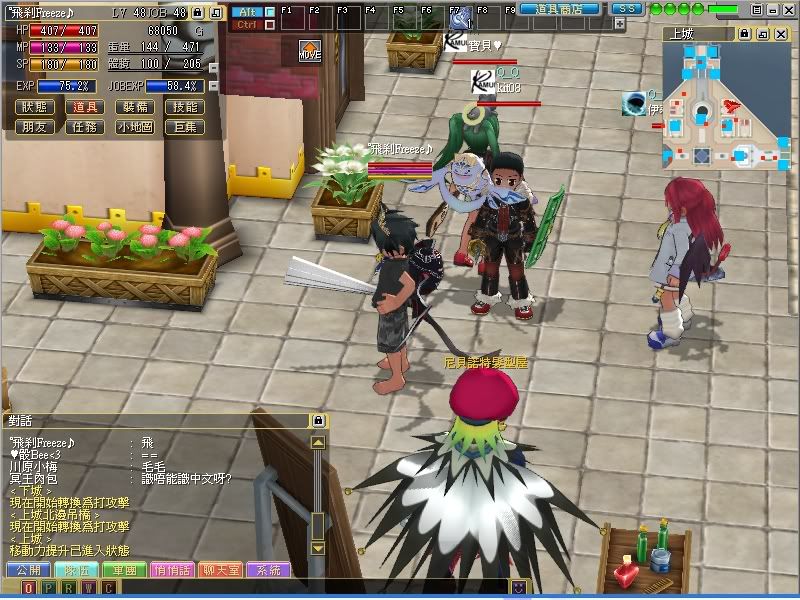The image size is (800, 600).
Task: Select the 悄悄話 whisper chat tab
Action: point(173,570)
